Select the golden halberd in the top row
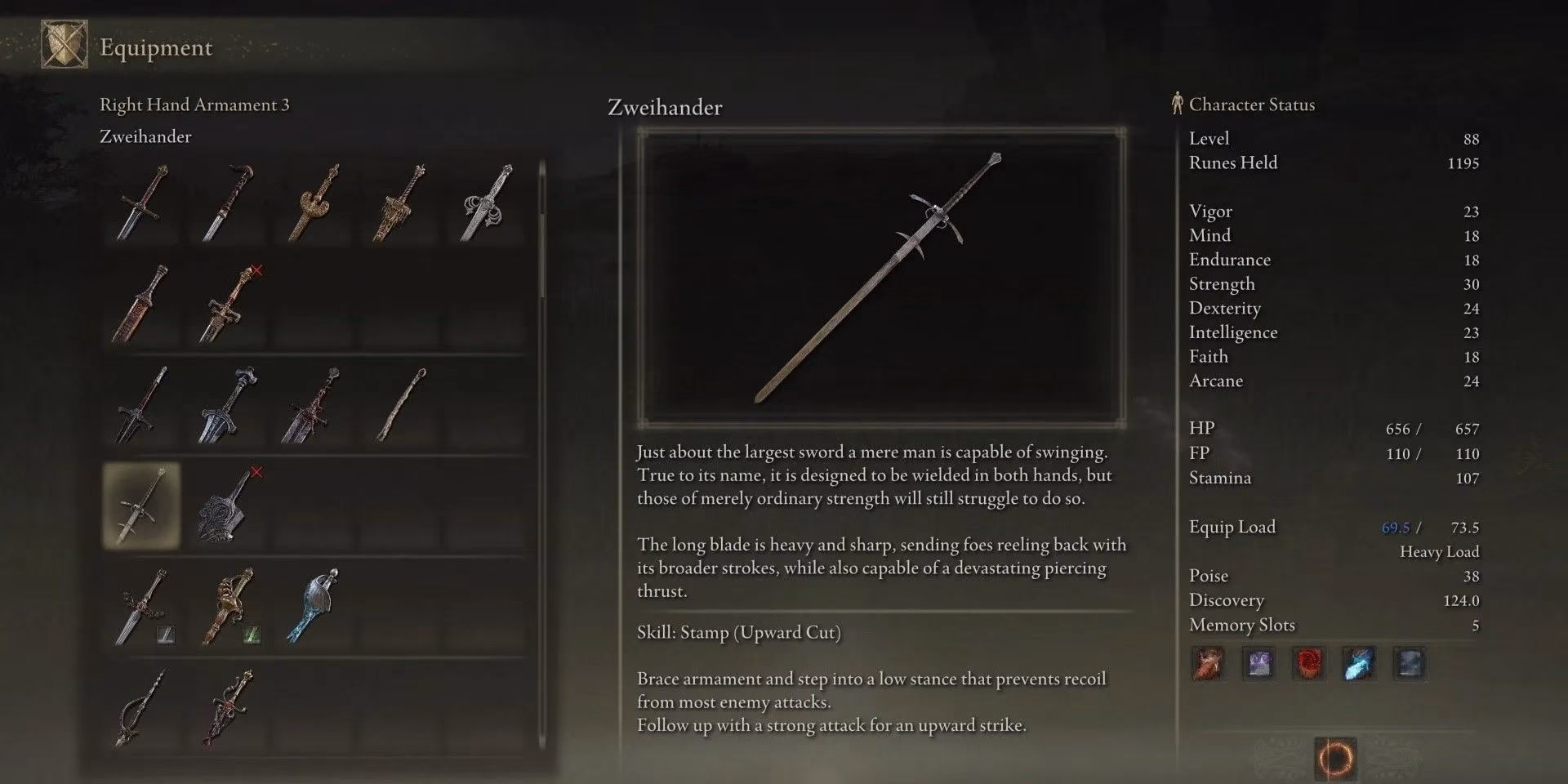Viewport: 1568px width, 784px height. [x=313, y=203]
